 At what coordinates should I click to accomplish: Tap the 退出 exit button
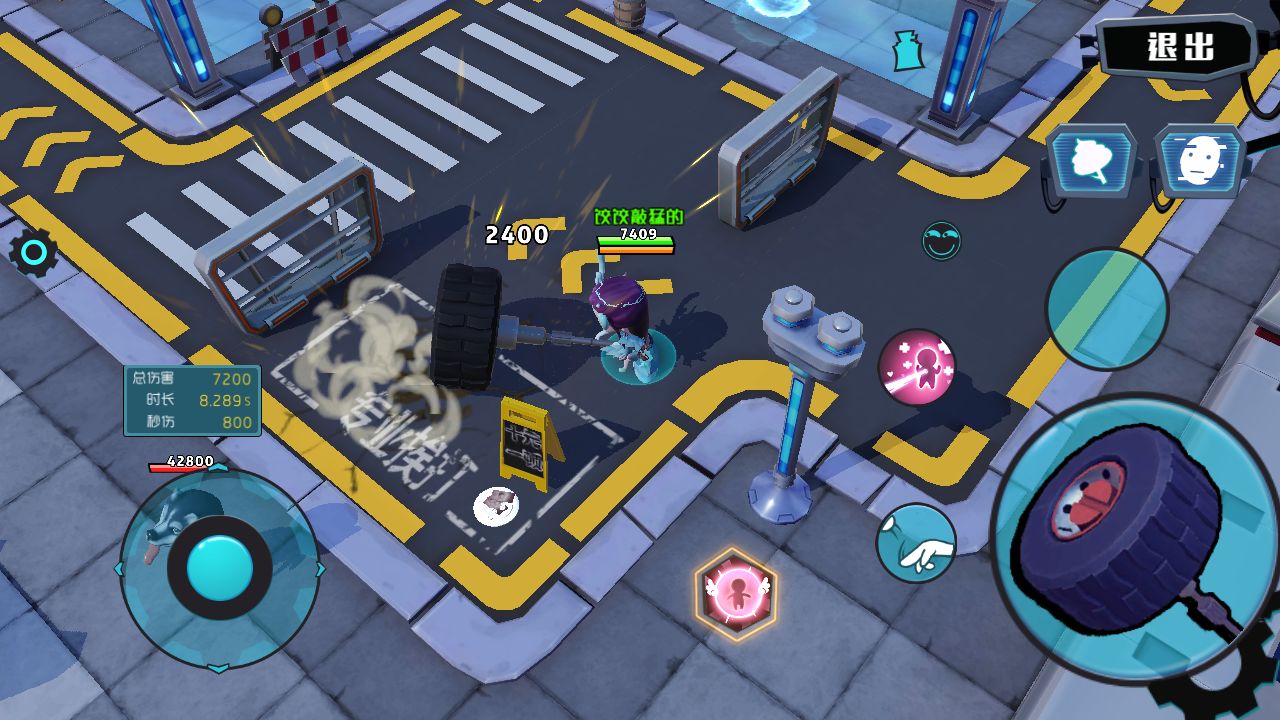[x=1179, y=47]
